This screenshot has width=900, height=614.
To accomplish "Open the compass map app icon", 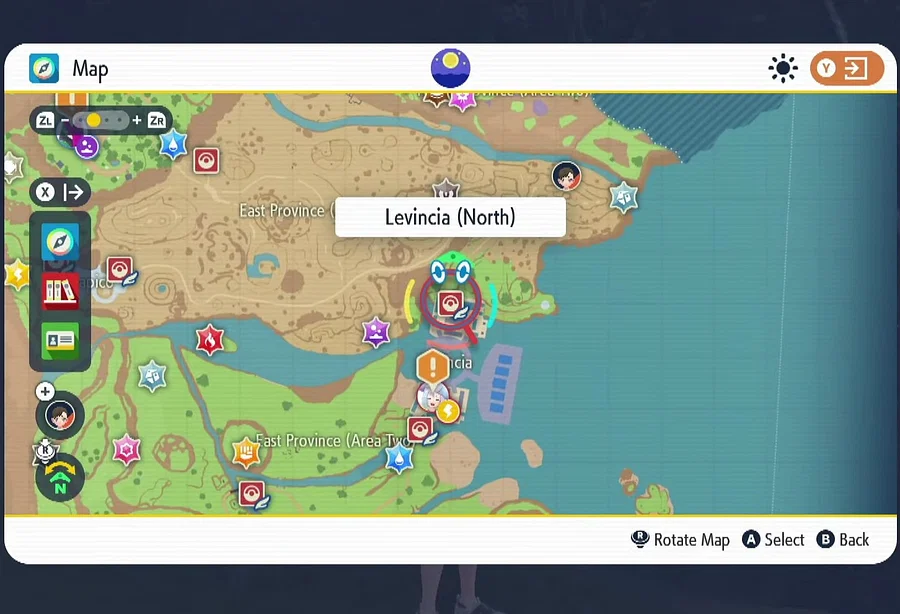I will coord(60,242).
